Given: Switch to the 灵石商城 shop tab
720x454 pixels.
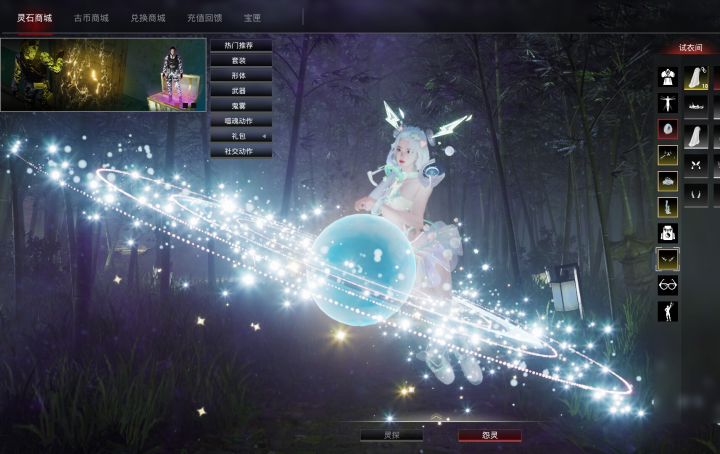Looking at the screenshot, I should pos(34,18).
